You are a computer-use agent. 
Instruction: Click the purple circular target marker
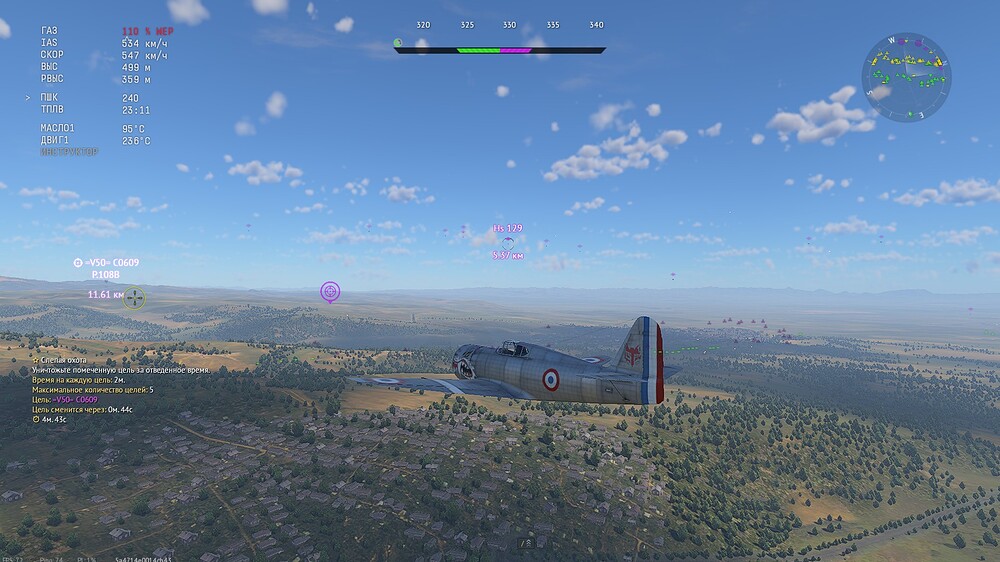coord(330,291)
